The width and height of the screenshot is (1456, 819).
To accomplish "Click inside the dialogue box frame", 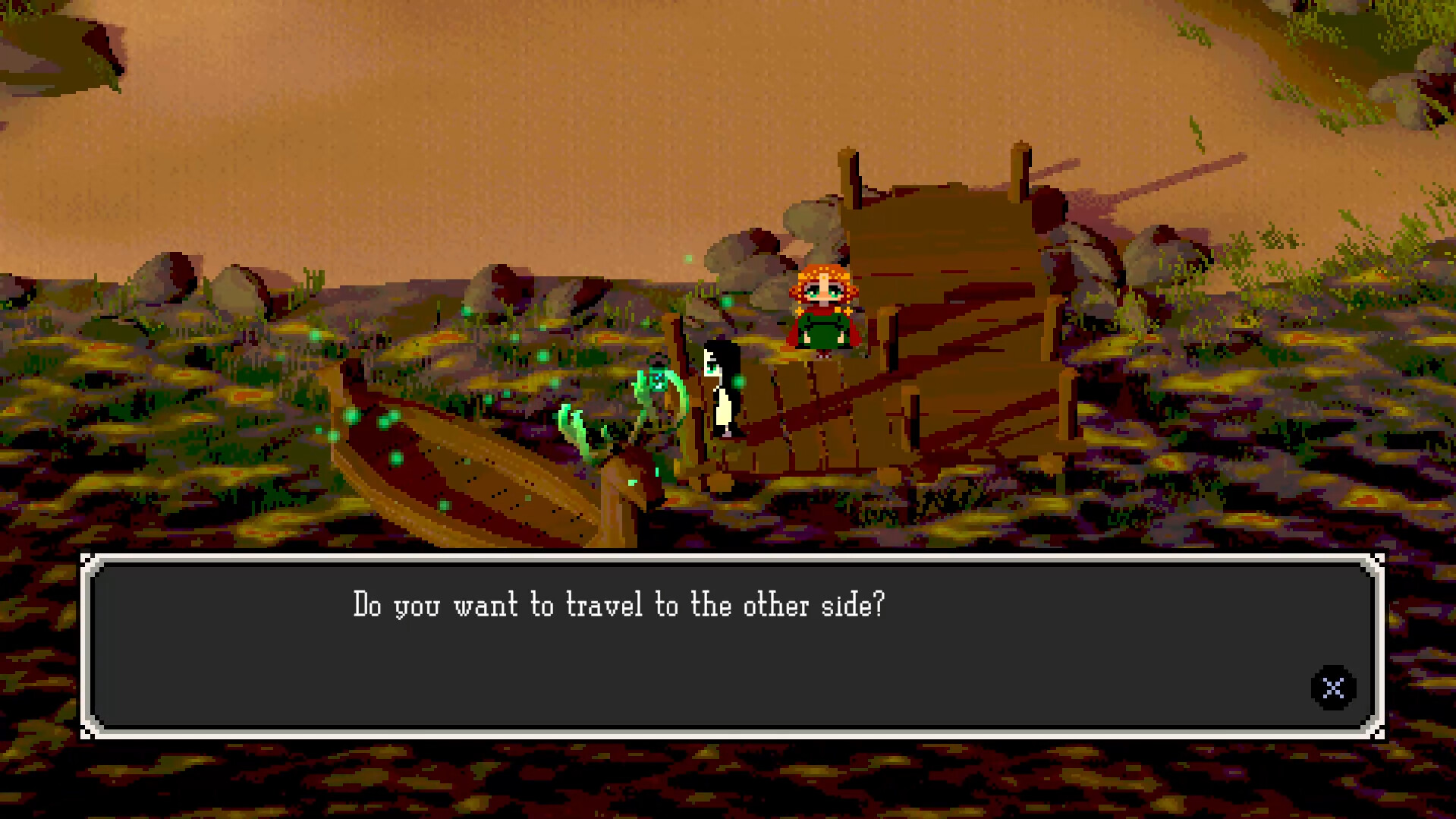I will pyautogui.click(x=728, y=660).
